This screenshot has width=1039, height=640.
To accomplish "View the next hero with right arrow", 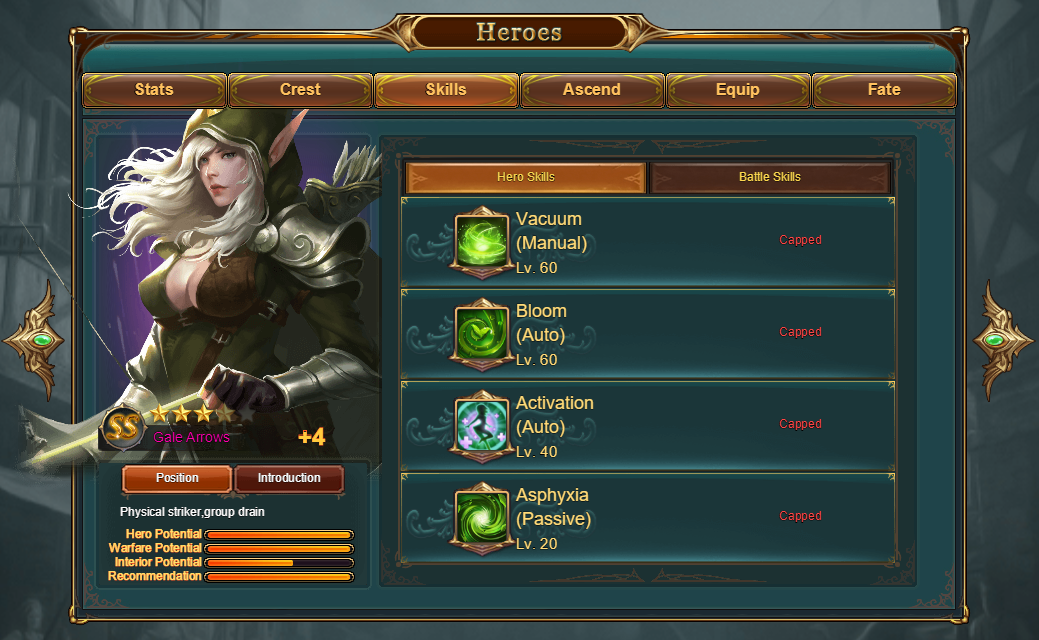I will 1003,340.
